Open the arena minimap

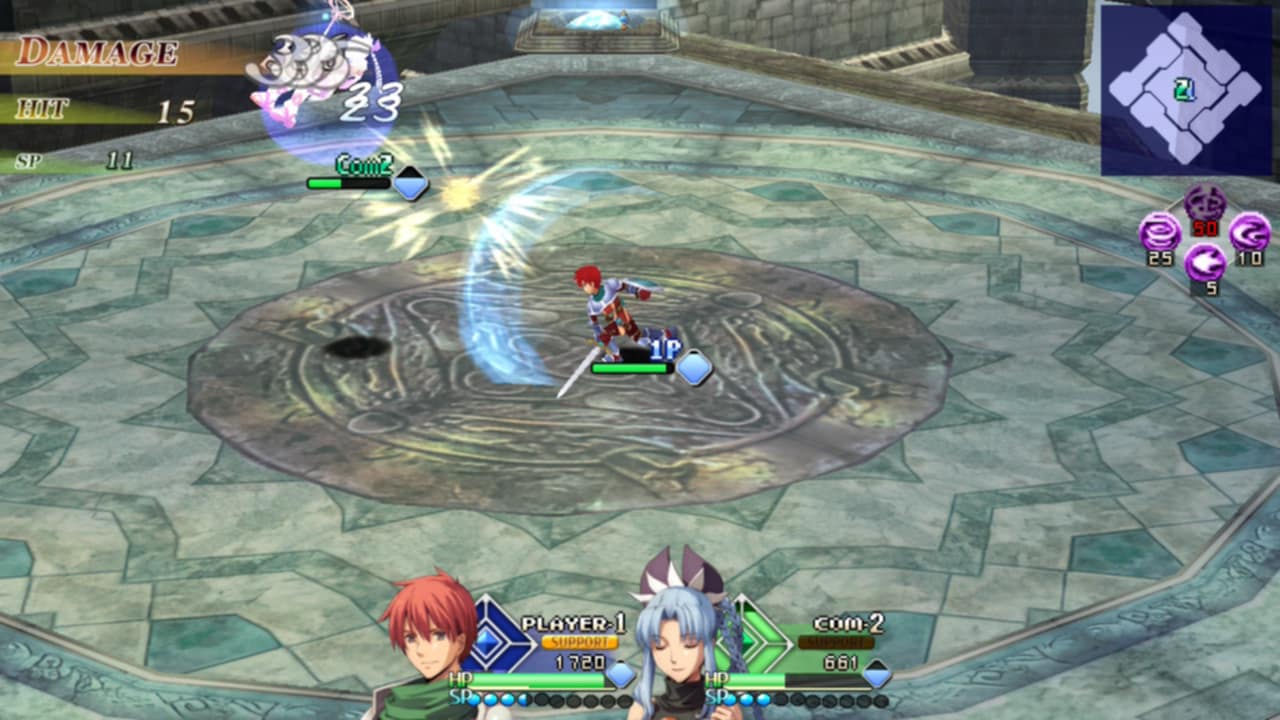[x=1186, y=90]
